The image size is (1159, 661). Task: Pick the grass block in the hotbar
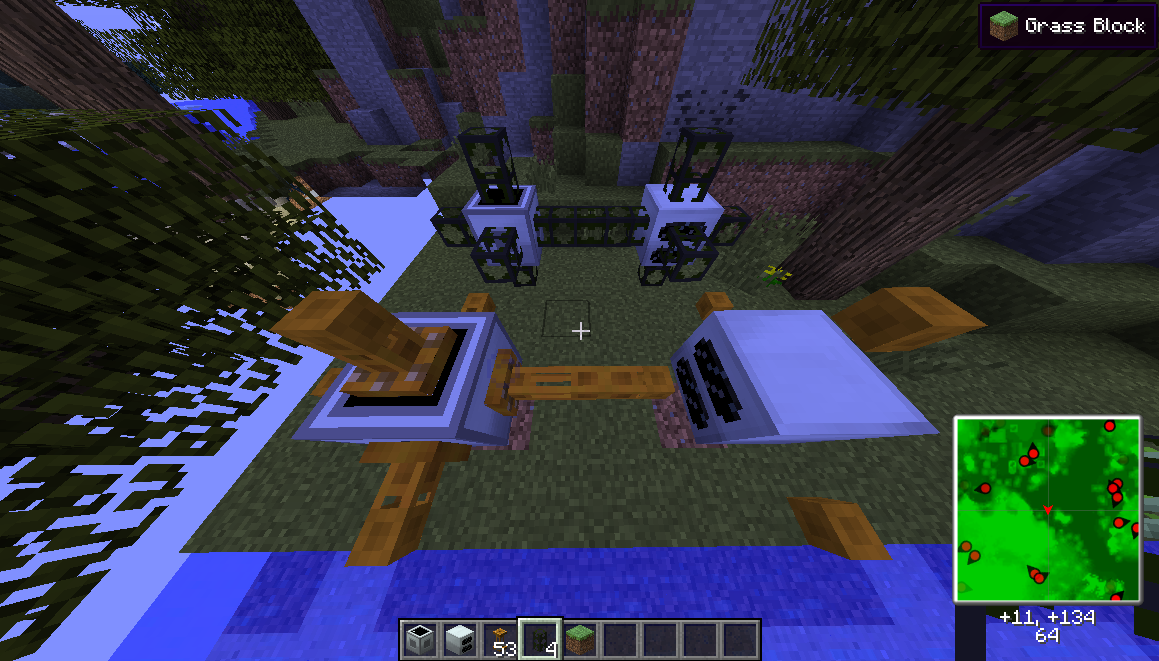pyautogui.click(x=580, y=639)
